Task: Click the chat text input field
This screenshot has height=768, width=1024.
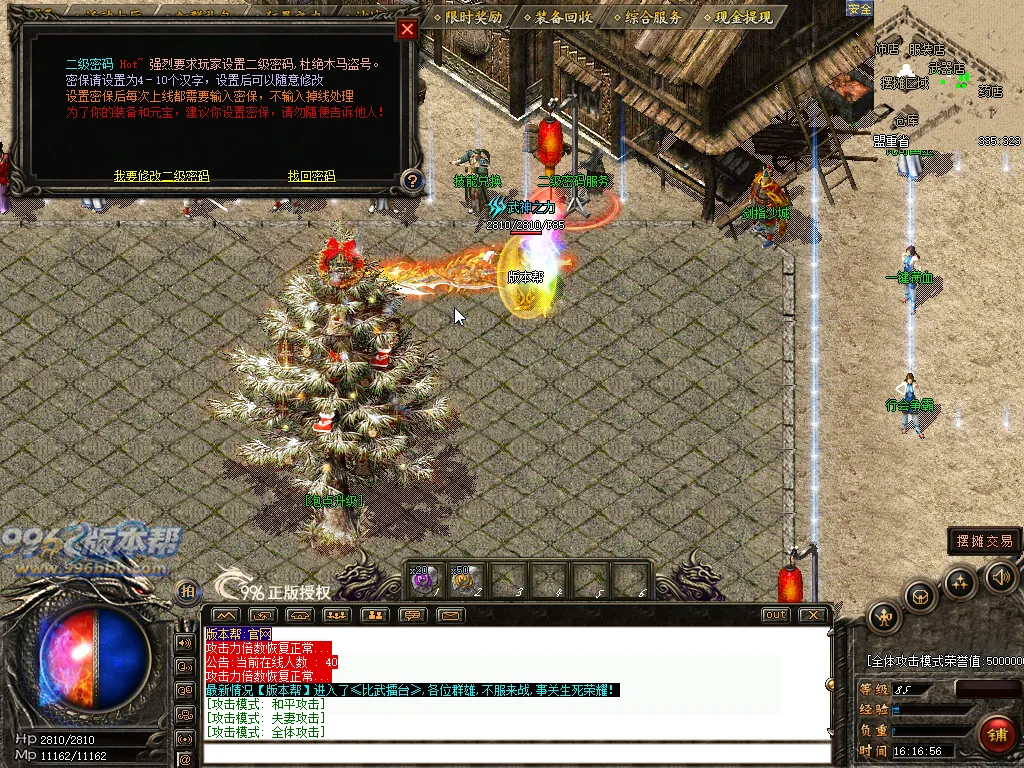Action: (515, 752)
